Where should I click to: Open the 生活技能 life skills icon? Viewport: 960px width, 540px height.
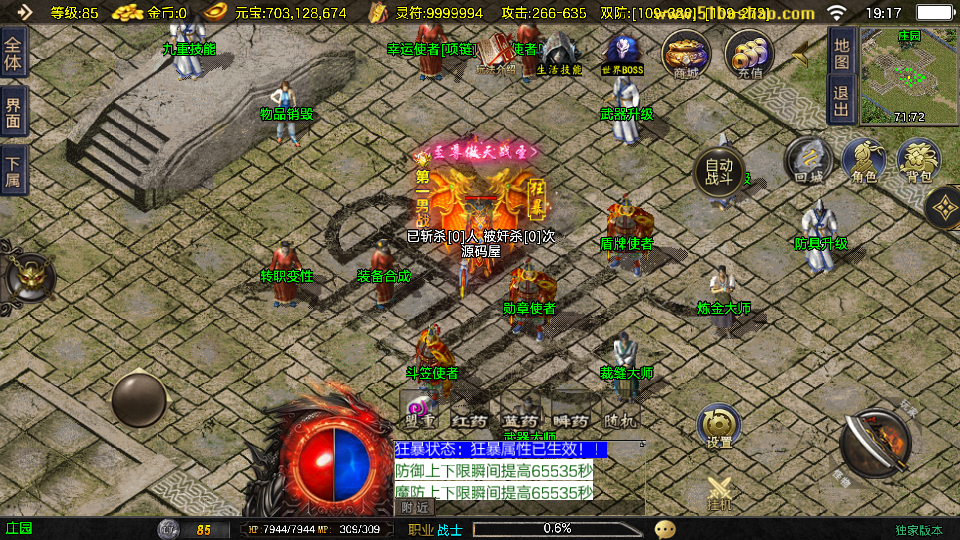(559, 54)
